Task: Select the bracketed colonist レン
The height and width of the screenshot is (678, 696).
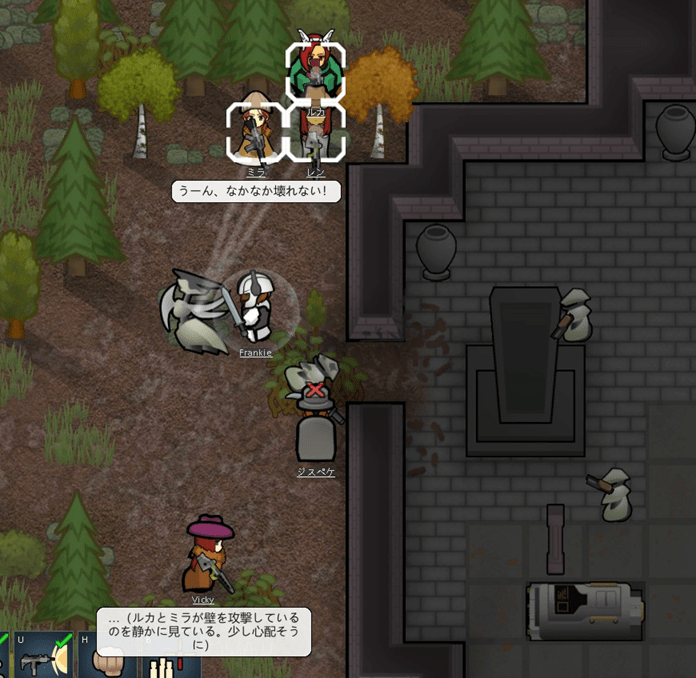Action: [316, 138]
